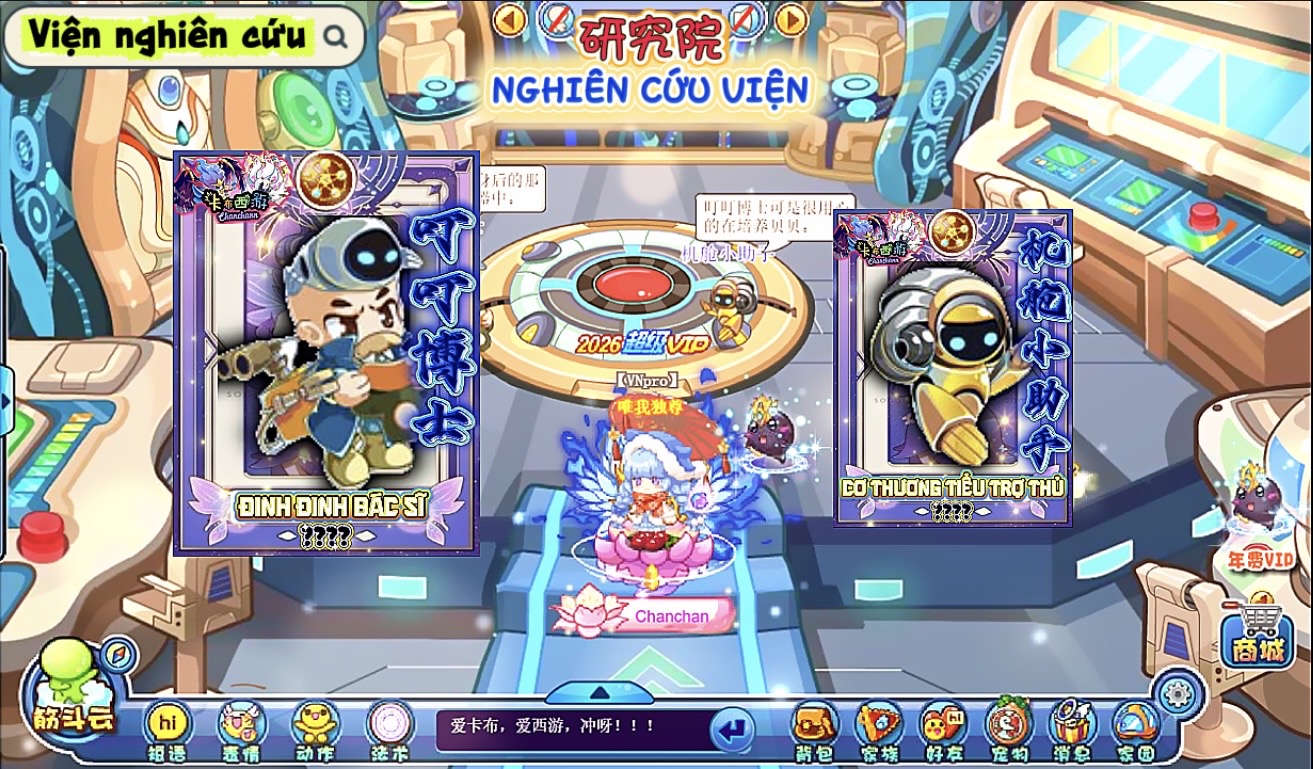The width and height of the screenshot is (1313, 769).
Task: Expand the upward arrow tab above chat
Action: point(599,692)
